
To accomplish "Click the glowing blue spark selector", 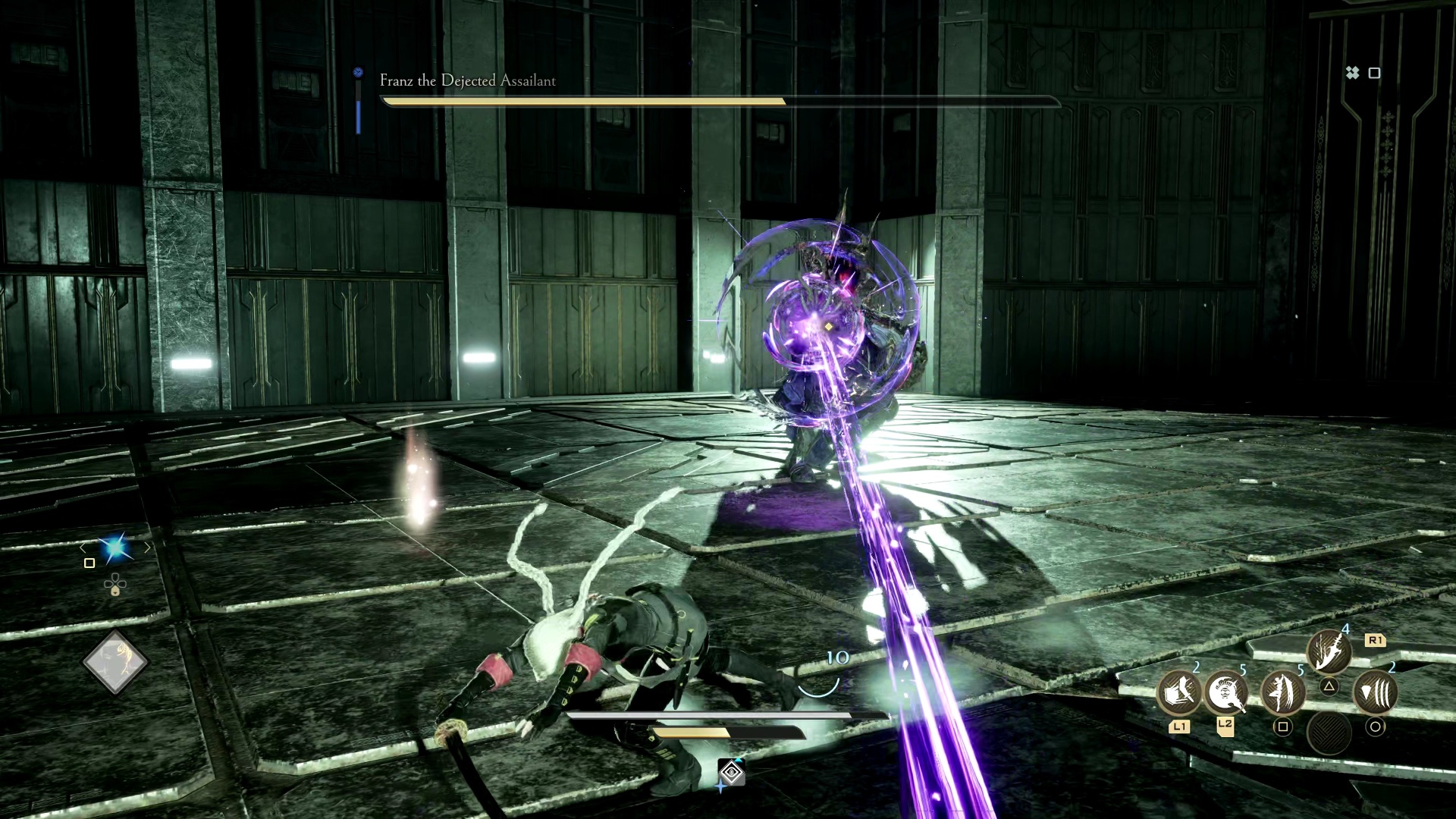I will tap(115, 547).
